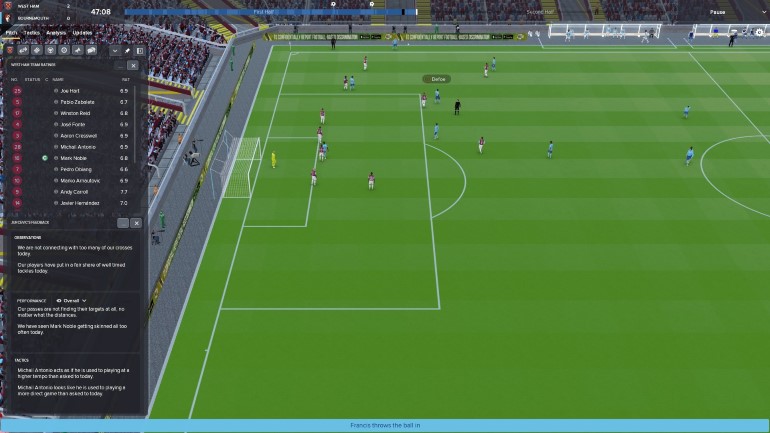Close the West Ham team ratings panel

pyautogui.click(x=133, y=66)
